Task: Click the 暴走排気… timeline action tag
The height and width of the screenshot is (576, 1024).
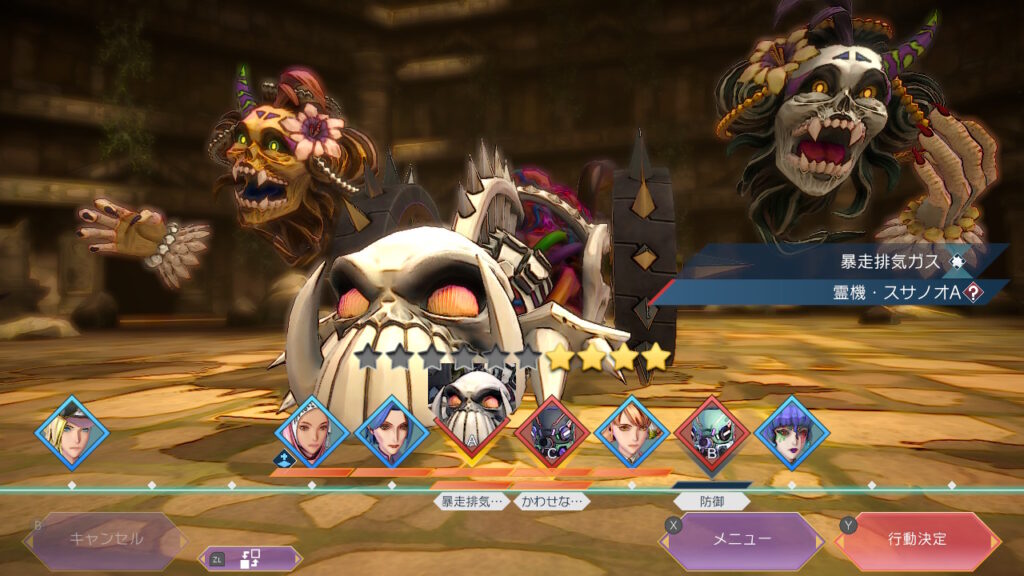Action: (x=470, y=501)
